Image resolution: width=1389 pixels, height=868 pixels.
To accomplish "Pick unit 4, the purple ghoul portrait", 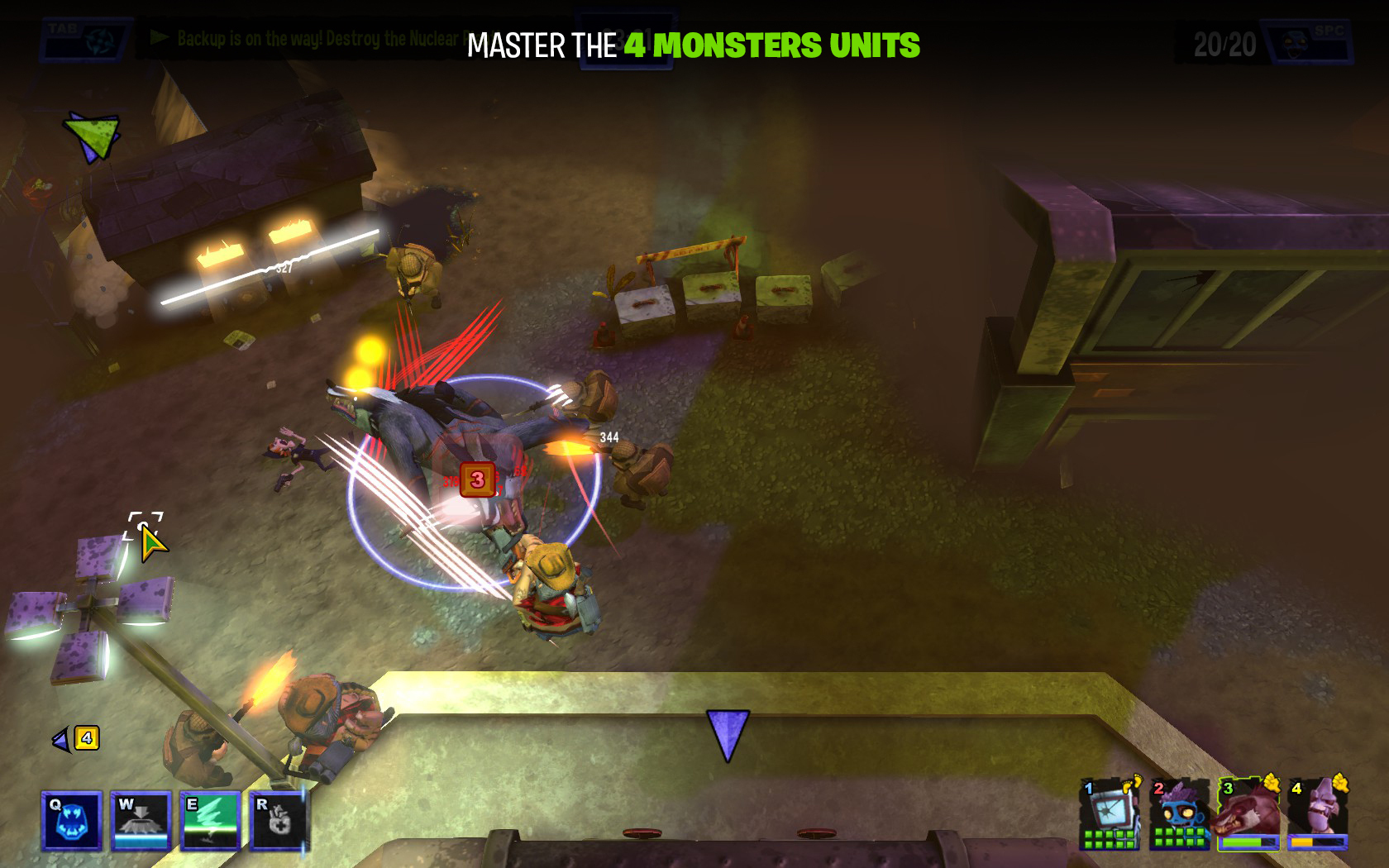I will click(x=1318, y=814).
